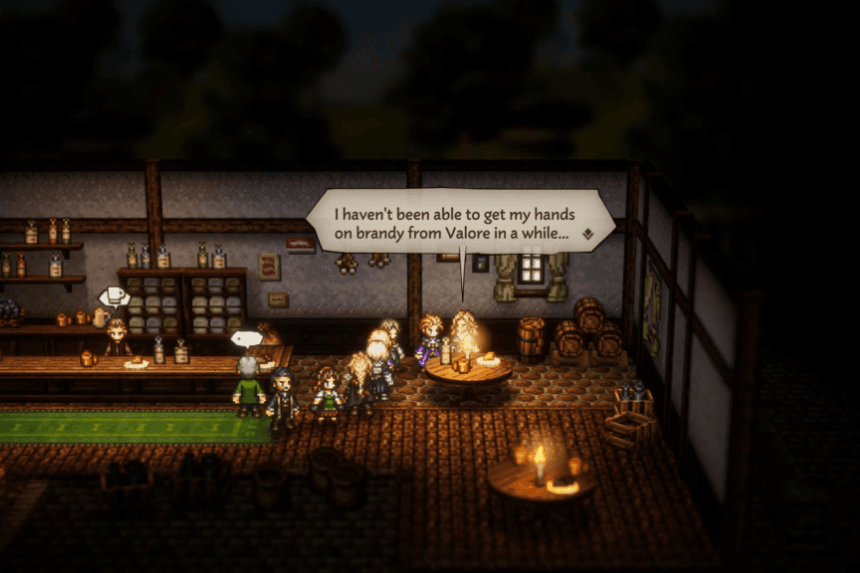Click the blank speech bubble above green-shirted villager
Screen dimensions: 860x573
pyautogui.click(x=246, y=338)
